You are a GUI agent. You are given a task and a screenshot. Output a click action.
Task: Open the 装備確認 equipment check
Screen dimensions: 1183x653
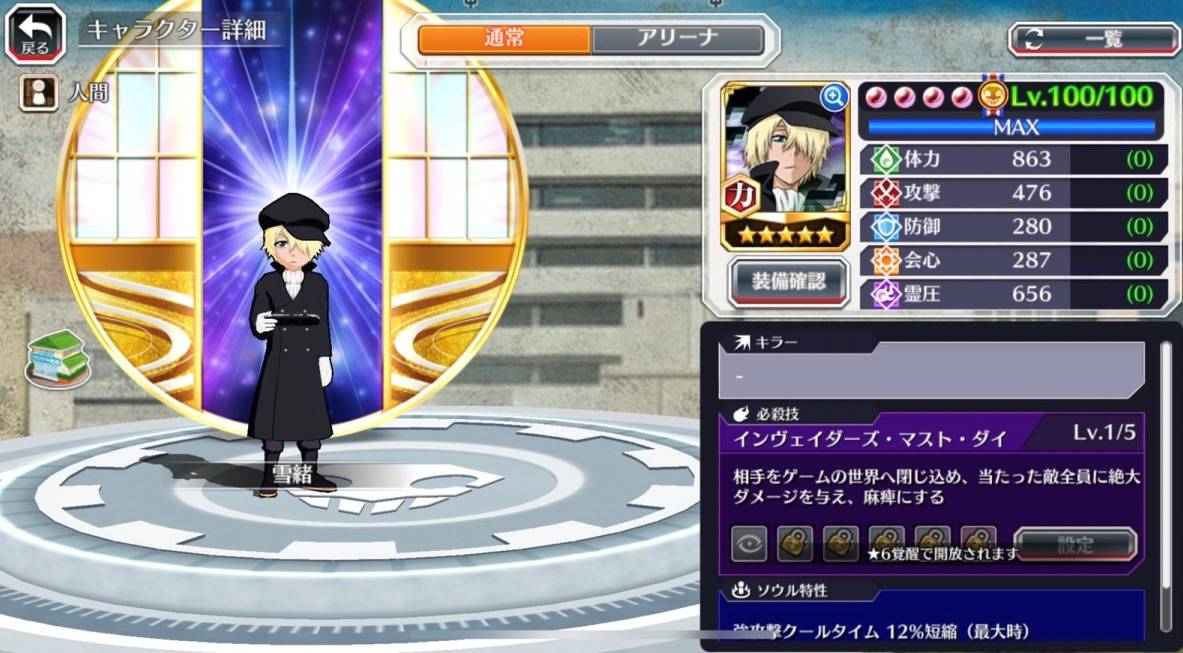click(789, 282)
